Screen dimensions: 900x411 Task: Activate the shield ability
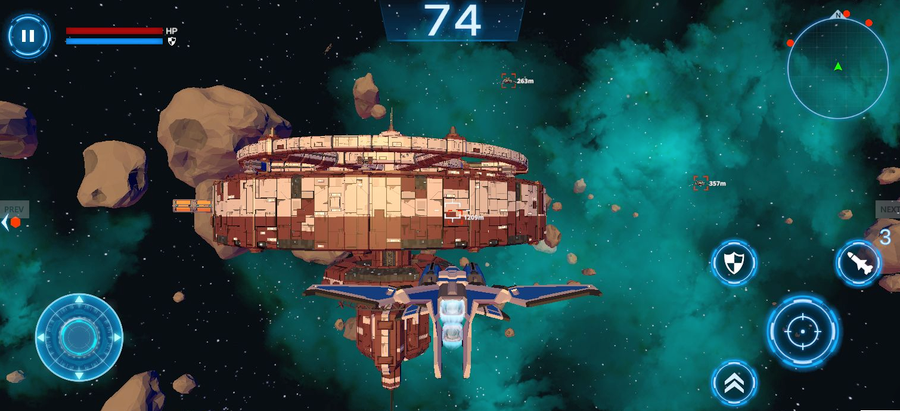pyautogui.click(x=734, y=263)
